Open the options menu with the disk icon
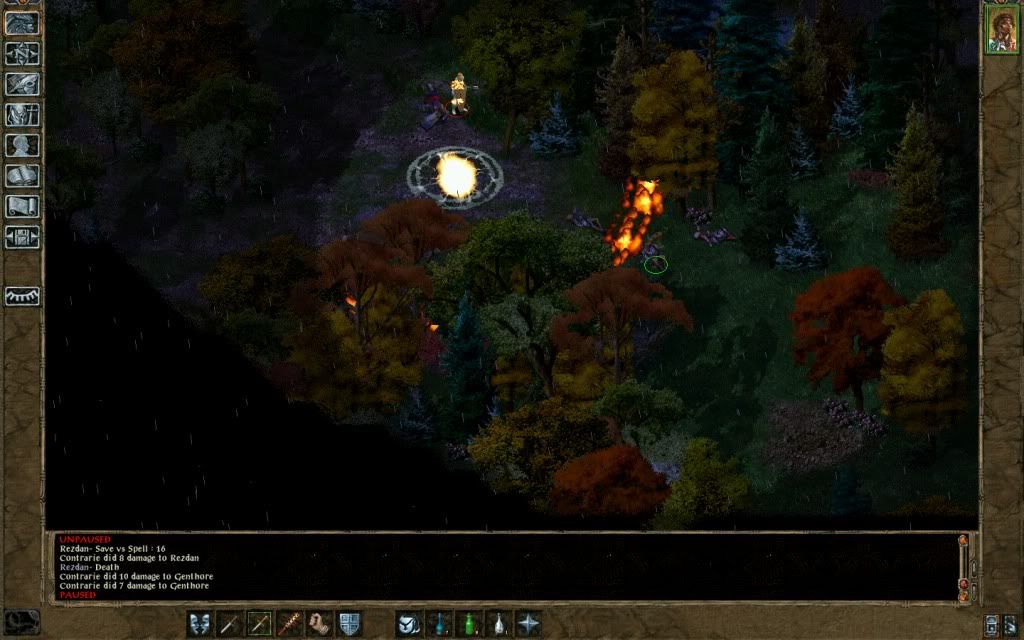1024x640 pixels. 22,237
